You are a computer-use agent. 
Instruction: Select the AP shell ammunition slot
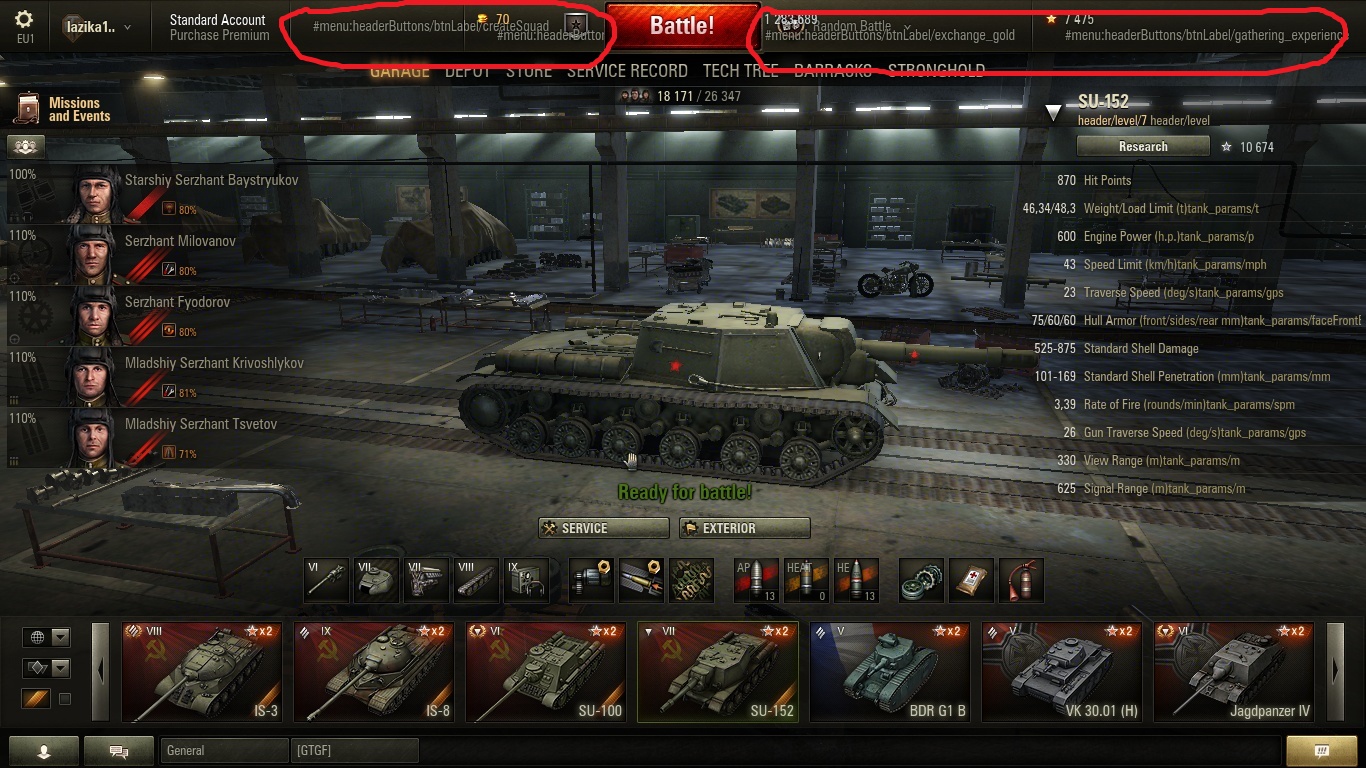[x=756, y=580]
